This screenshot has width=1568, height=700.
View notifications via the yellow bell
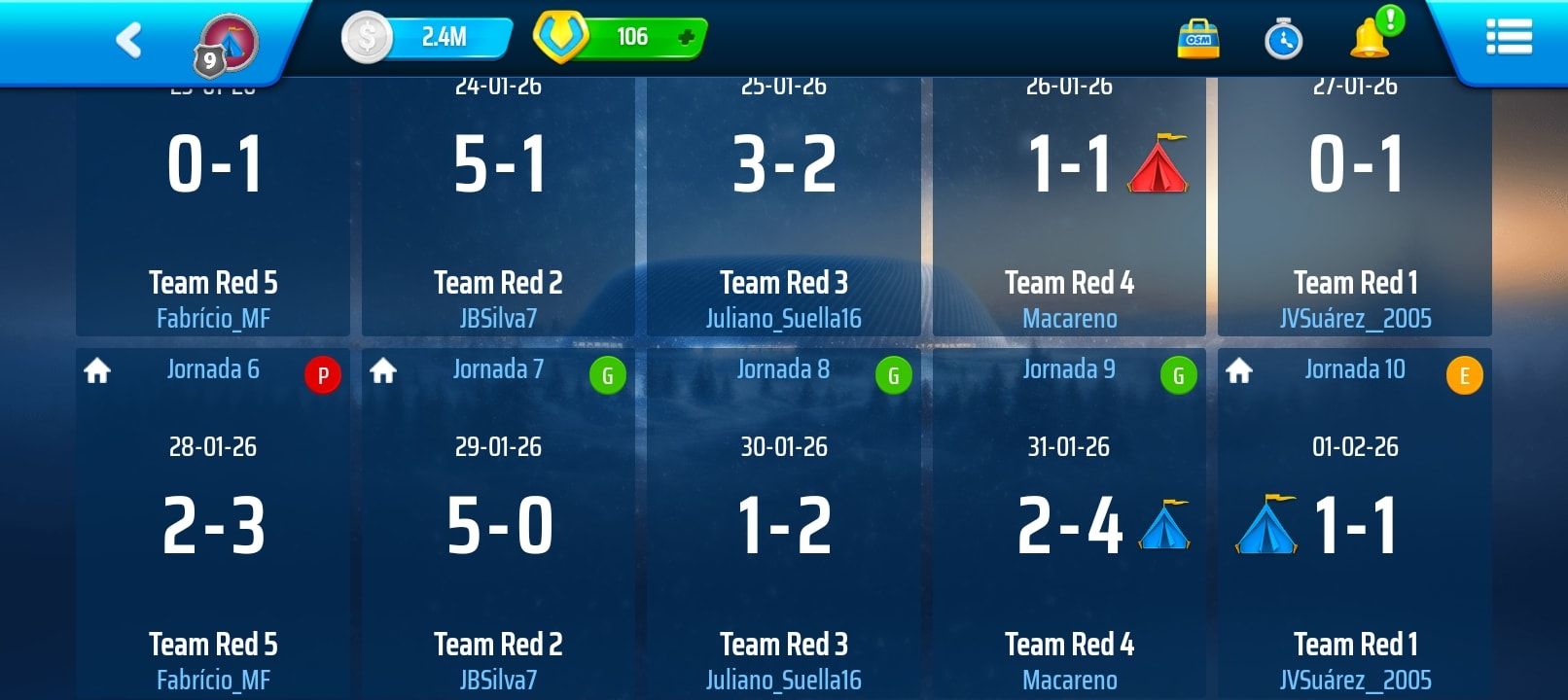(1370, 38)
